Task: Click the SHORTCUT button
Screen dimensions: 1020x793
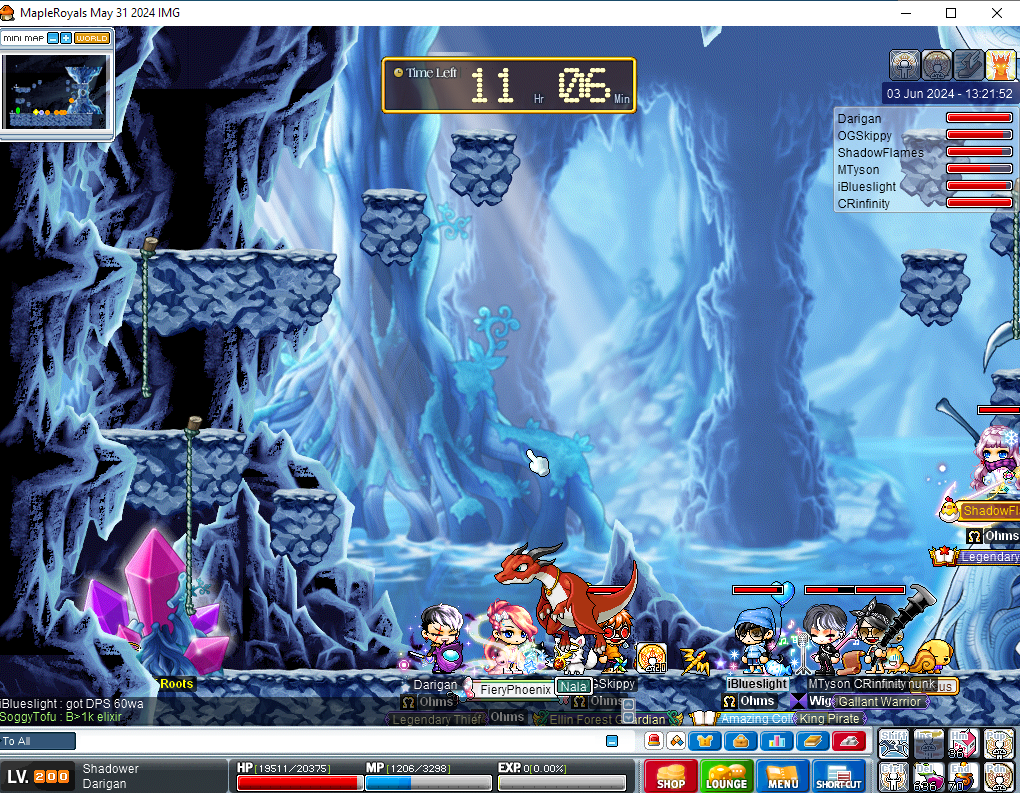Action: click(x=838, y=775)
